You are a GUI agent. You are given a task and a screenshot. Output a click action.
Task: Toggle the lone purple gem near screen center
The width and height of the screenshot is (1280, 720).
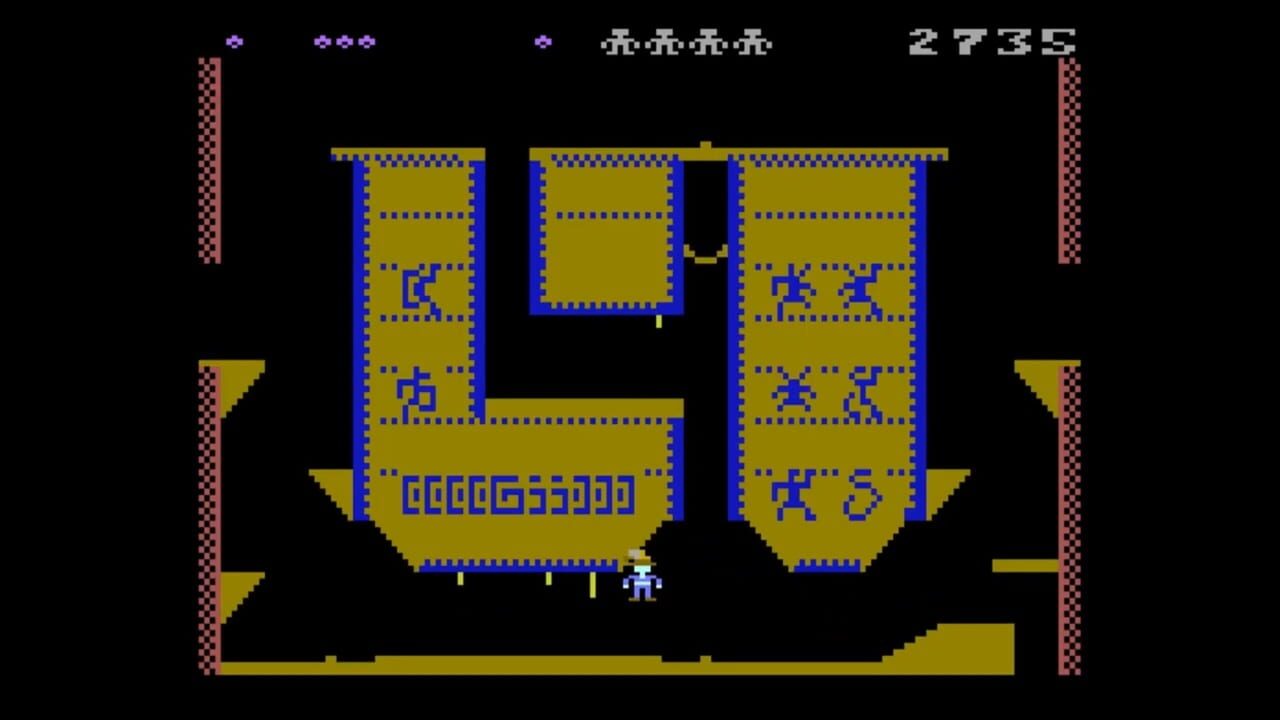[543, 42]
